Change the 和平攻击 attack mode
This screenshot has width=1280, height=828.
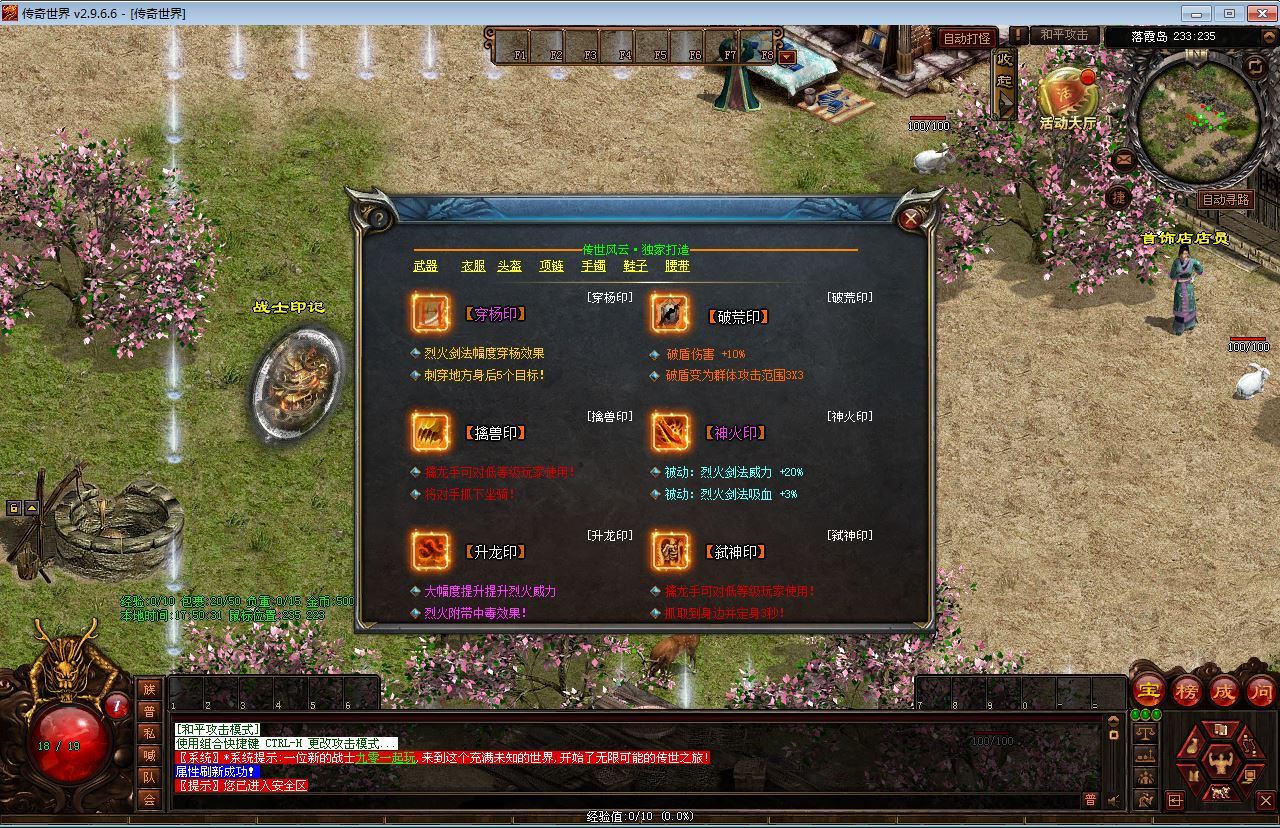click(1063, 35)
